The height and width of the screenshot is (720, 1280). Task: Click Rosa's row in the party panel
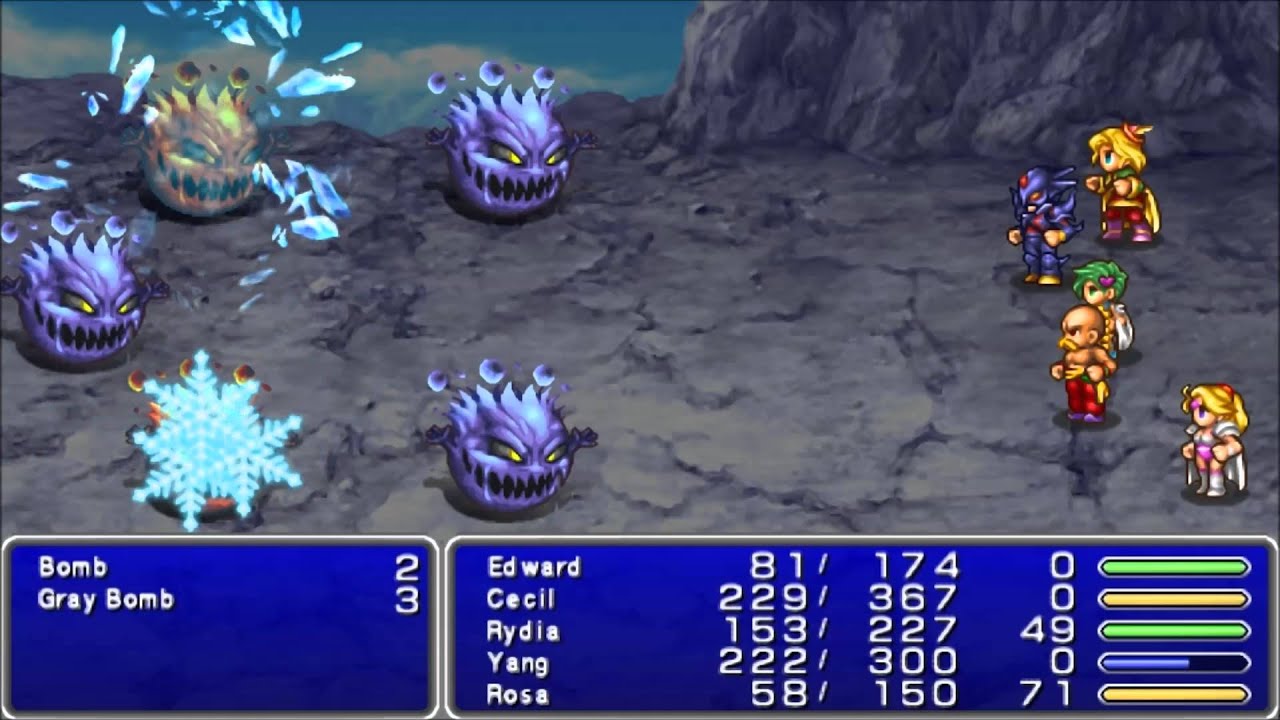(517, 695)
